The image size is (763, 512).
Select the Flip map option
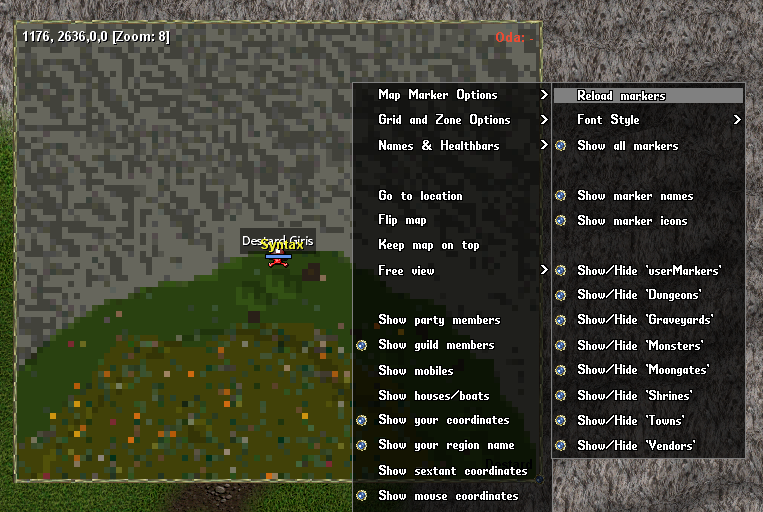(x=402, y=220)
